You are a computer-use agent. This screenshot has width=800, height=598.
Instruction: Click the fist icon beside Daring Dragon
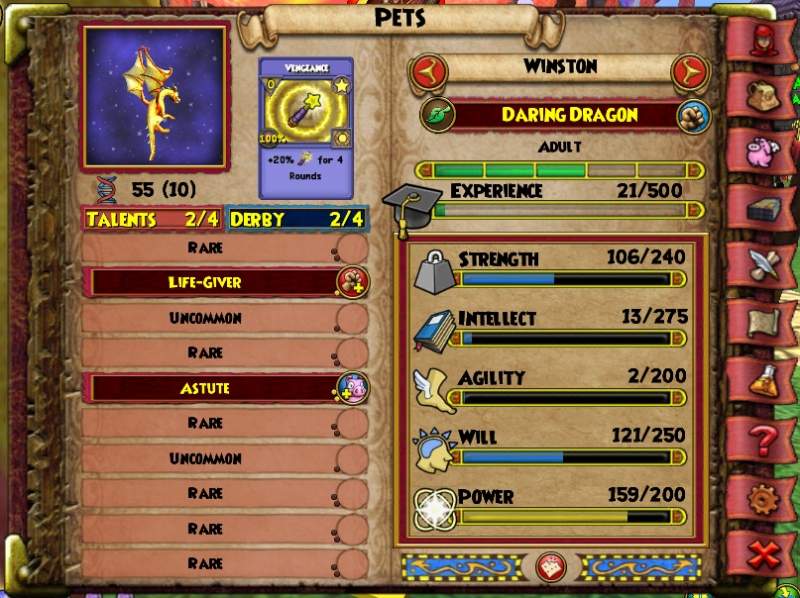click(x=690, y=114)
